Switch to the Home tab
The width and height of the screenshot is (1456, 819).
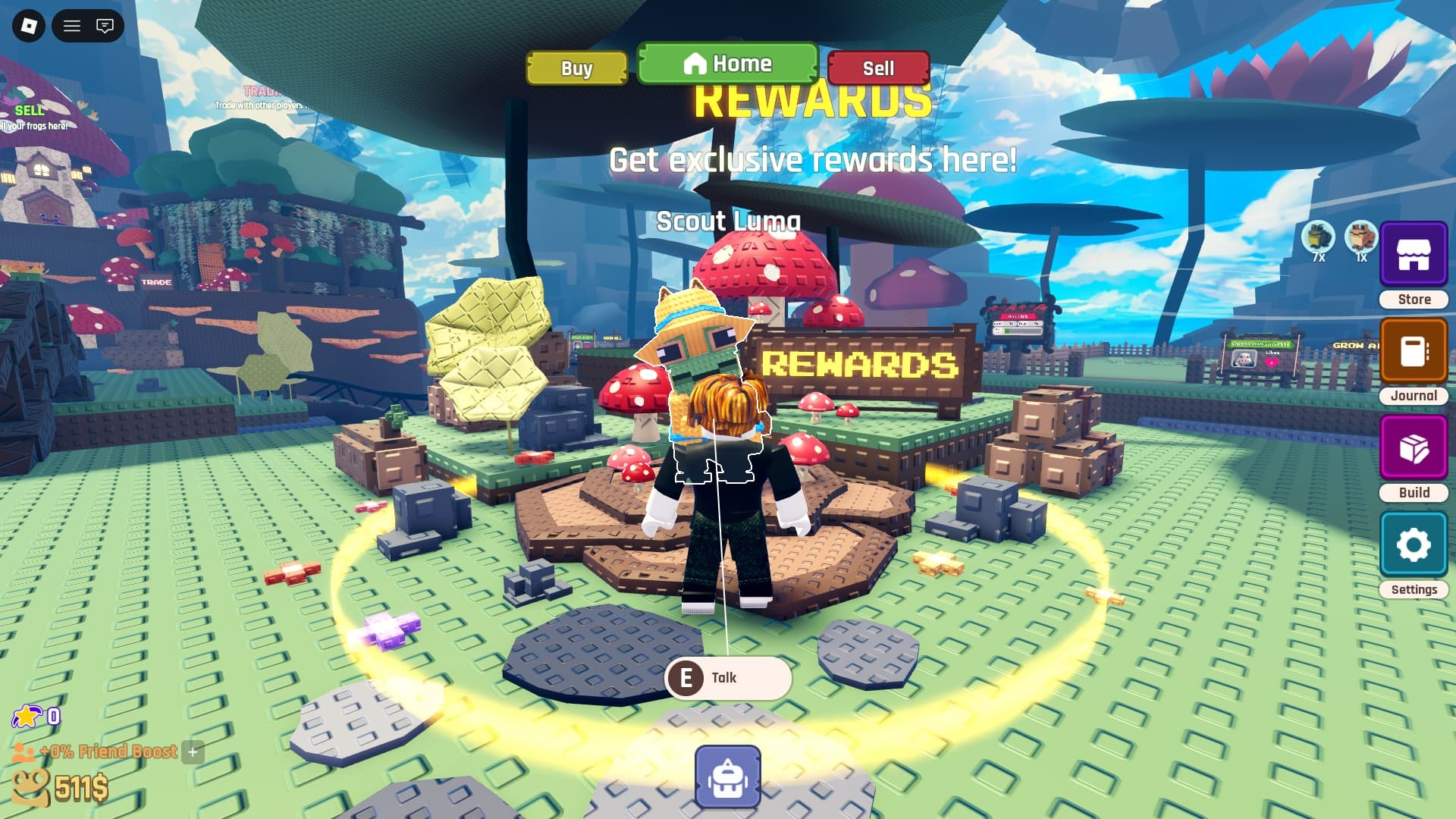click(726, 64)
